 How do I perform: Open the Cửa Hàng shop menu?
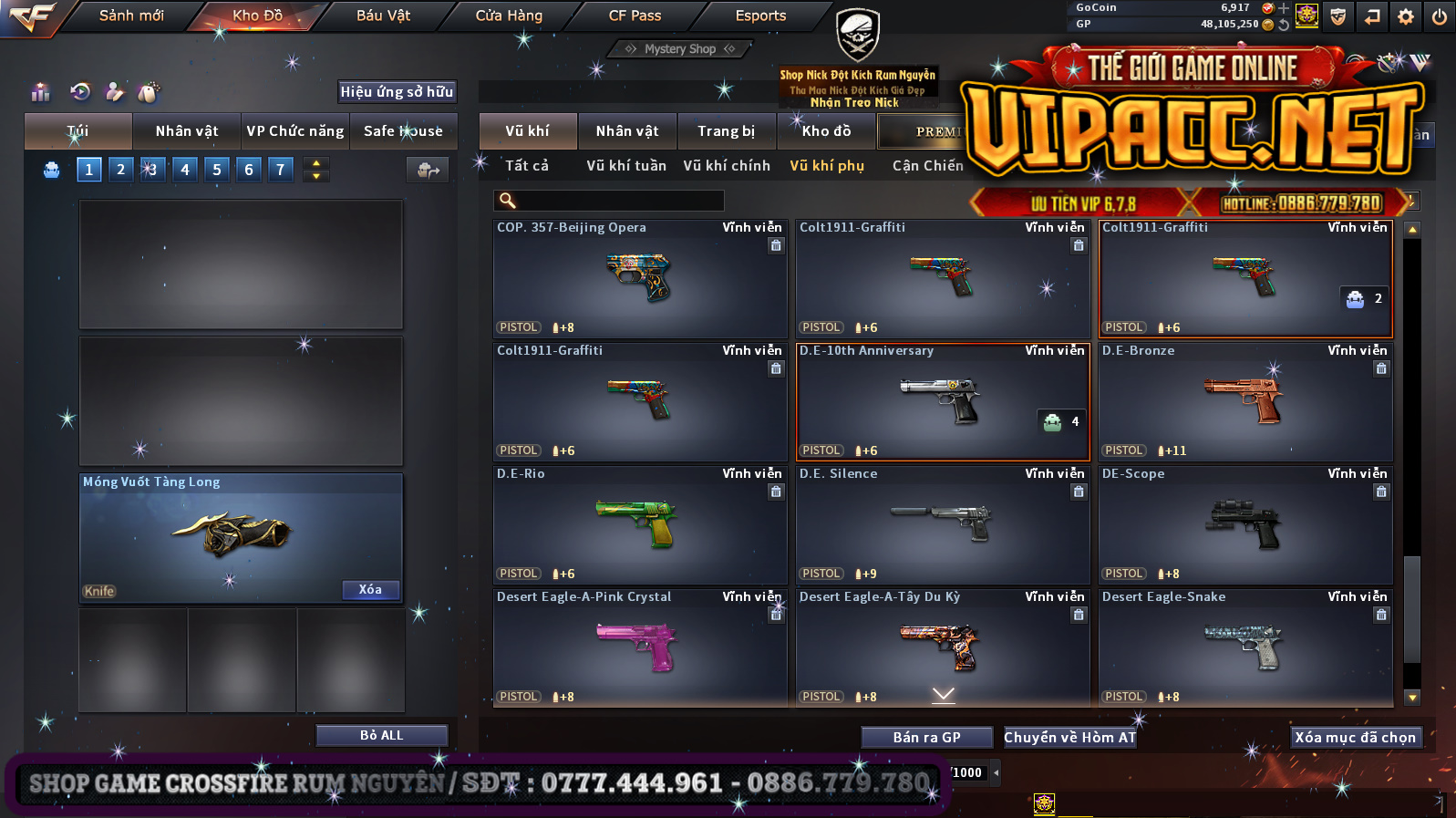tap(509, 16)
